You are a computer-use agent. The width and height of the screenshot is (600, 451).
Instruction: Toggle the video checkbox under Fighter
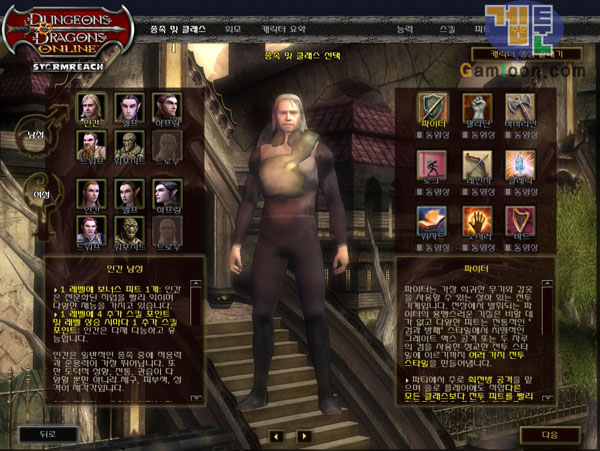click(421, 133)
